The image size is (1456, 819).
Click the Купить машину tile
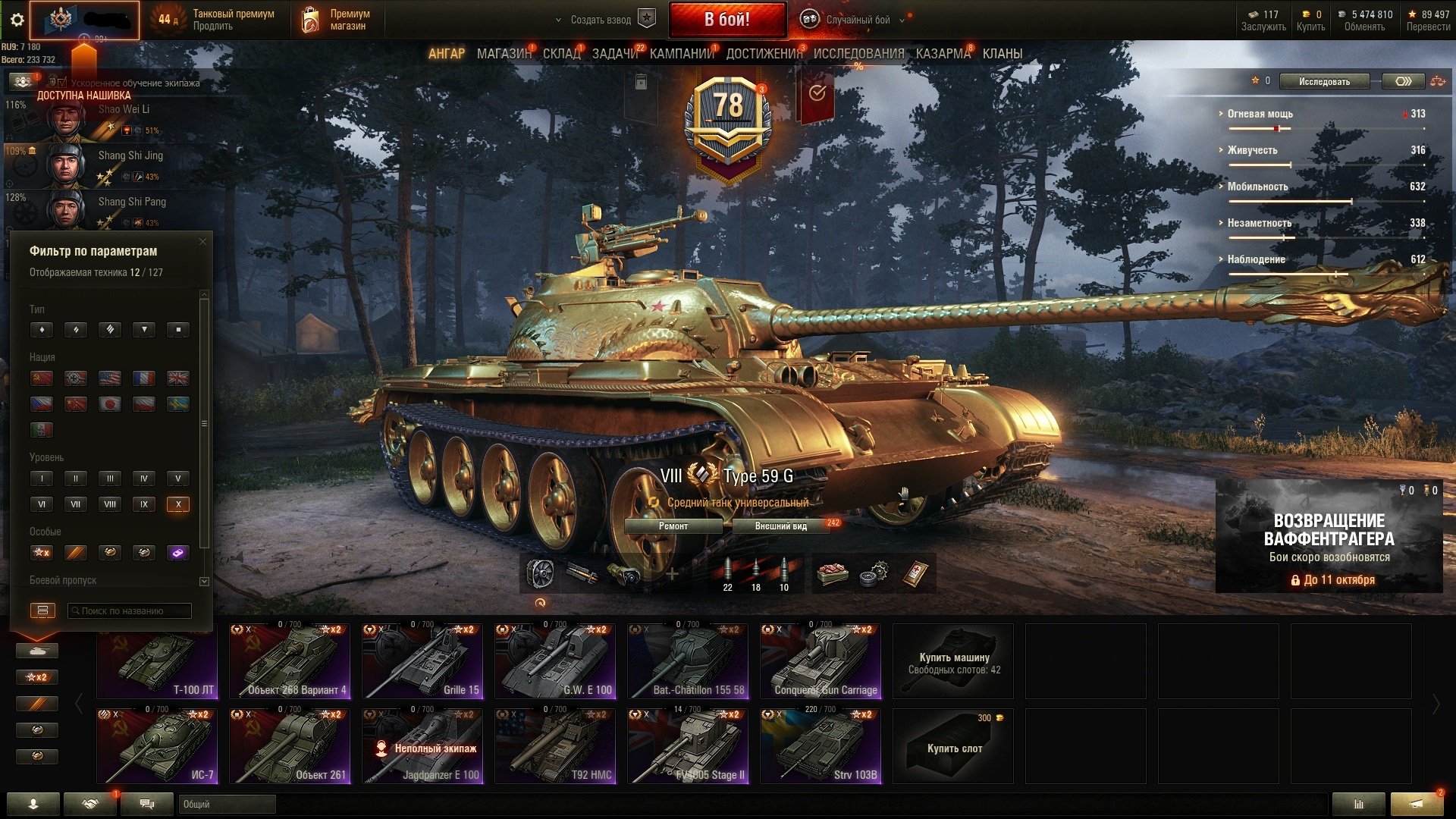pos(953,661)
